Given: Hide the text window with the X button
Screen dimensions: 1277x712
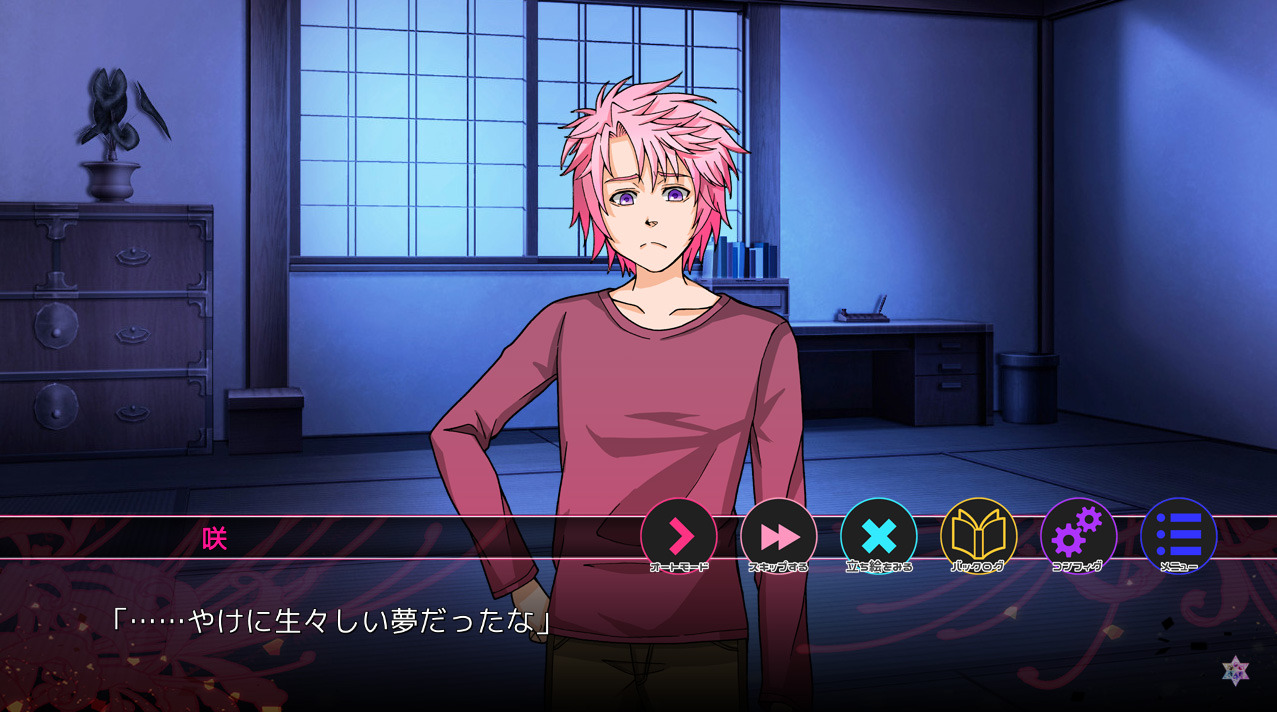Looking at the screenshot, I should 879,536.
